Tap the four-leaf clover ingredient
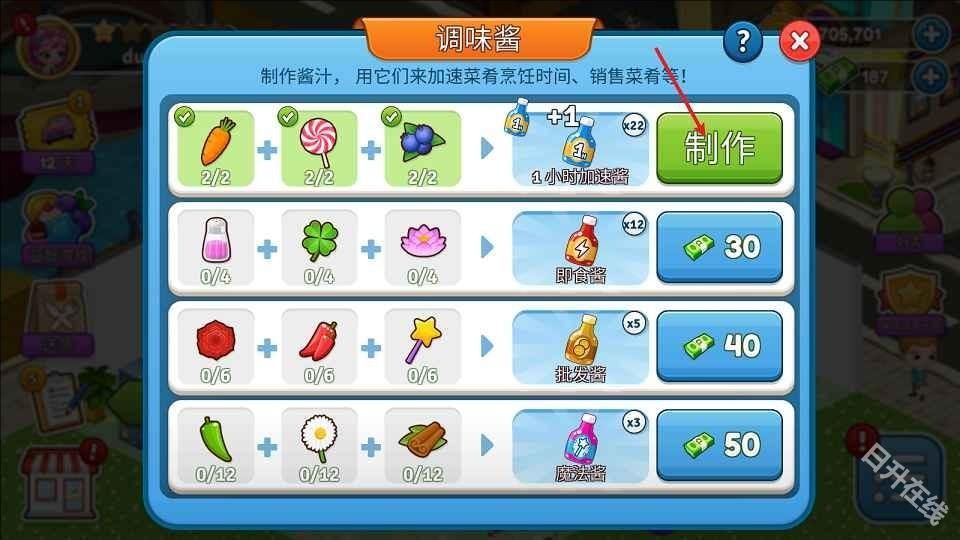The width and height of the screenshot is (960, 540). (319, 247)
